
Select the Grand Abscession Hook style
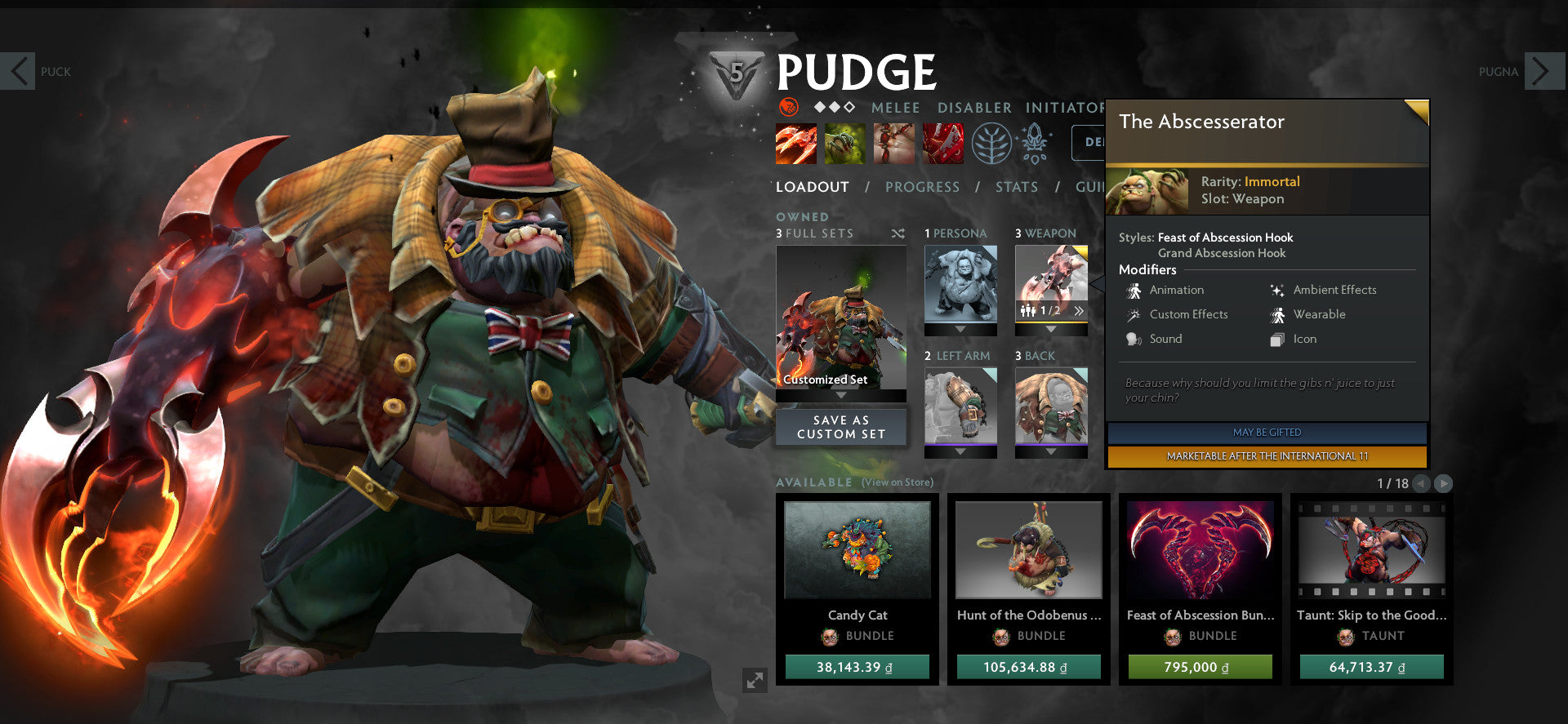[x=1222, y=253]
